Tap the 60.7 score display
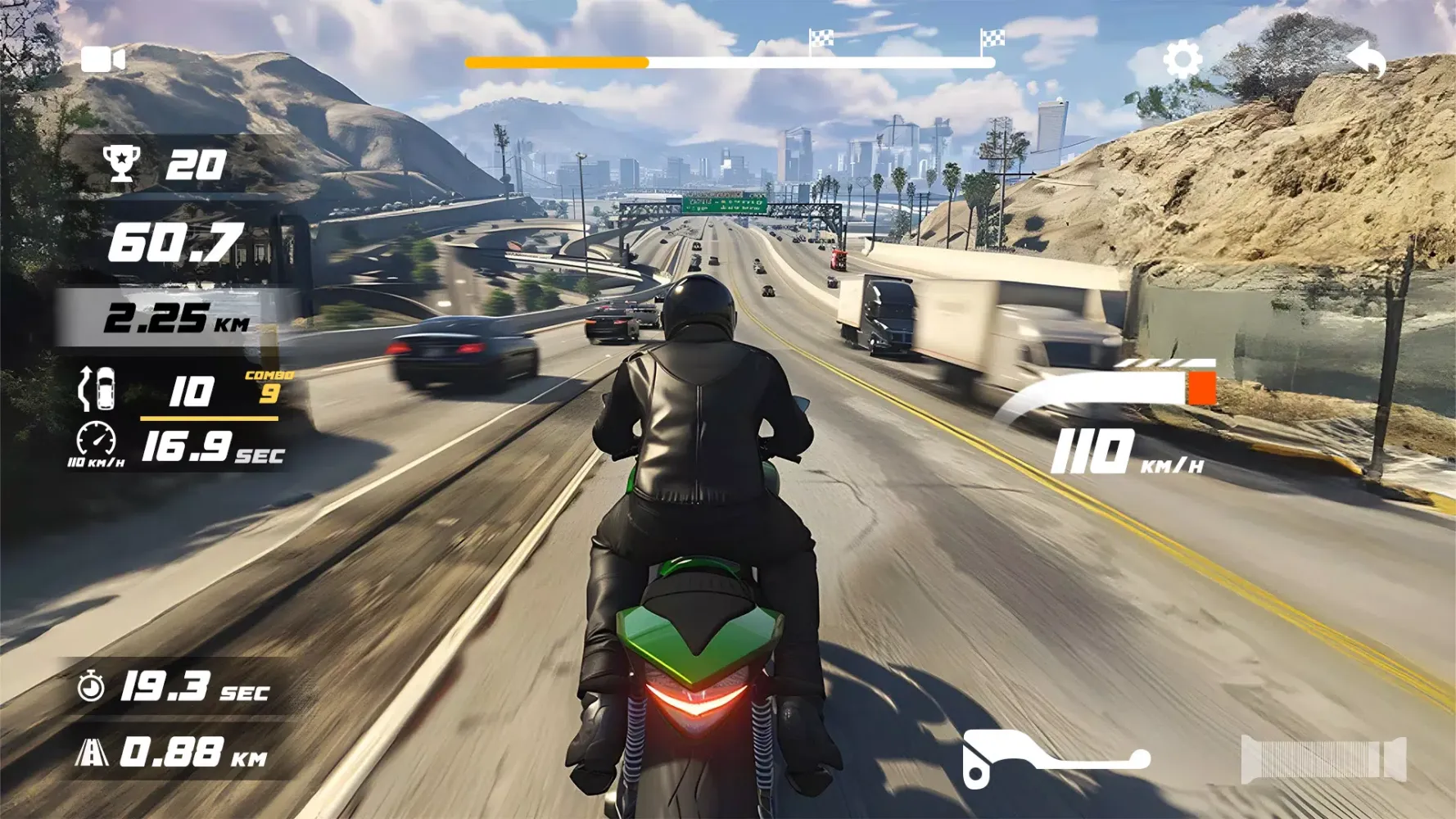The height and width of the screenshot is (819, 1456). [x=174, y=243]
